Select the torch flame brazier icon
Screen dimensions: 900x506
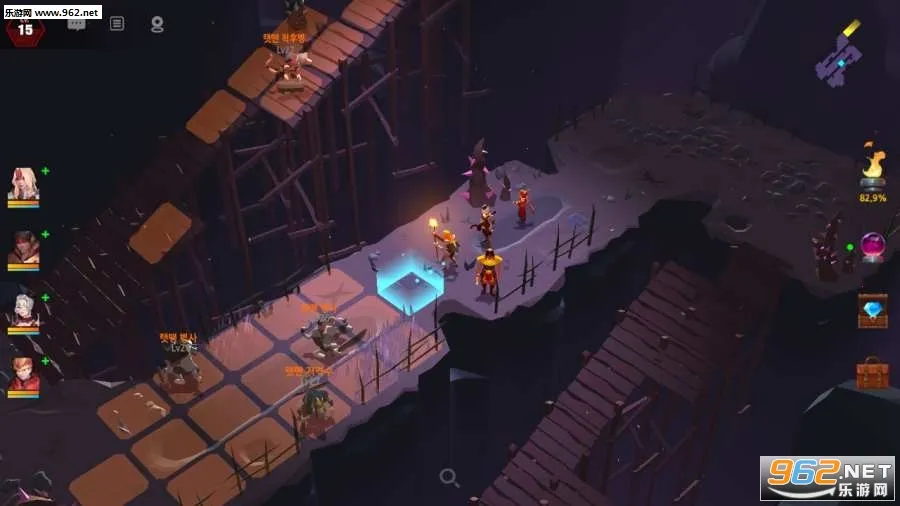pyautogui.click(x=872, y=166)
